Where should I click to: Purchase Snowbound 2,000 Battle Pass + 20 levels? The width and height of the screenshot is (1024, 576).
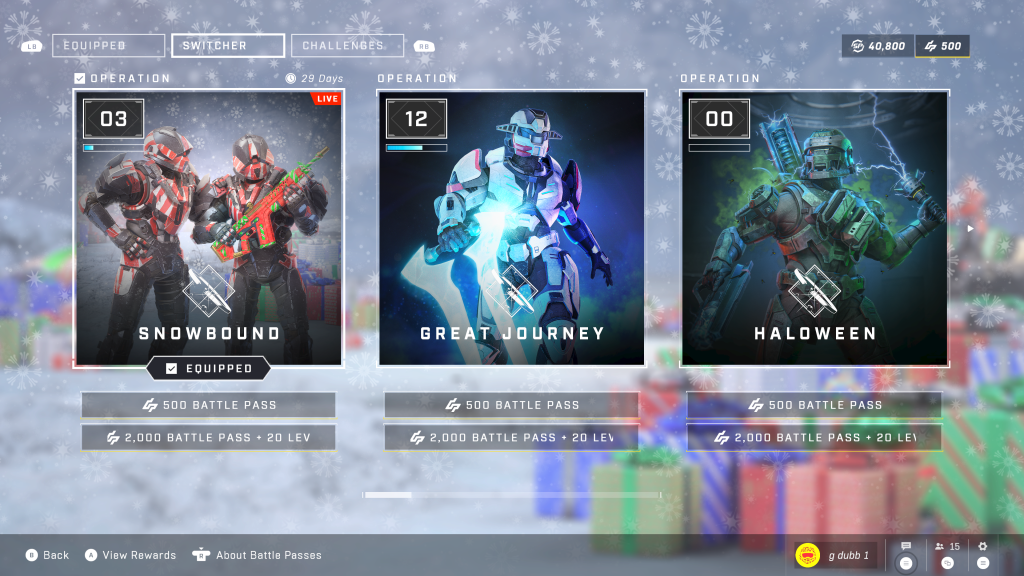208,437
